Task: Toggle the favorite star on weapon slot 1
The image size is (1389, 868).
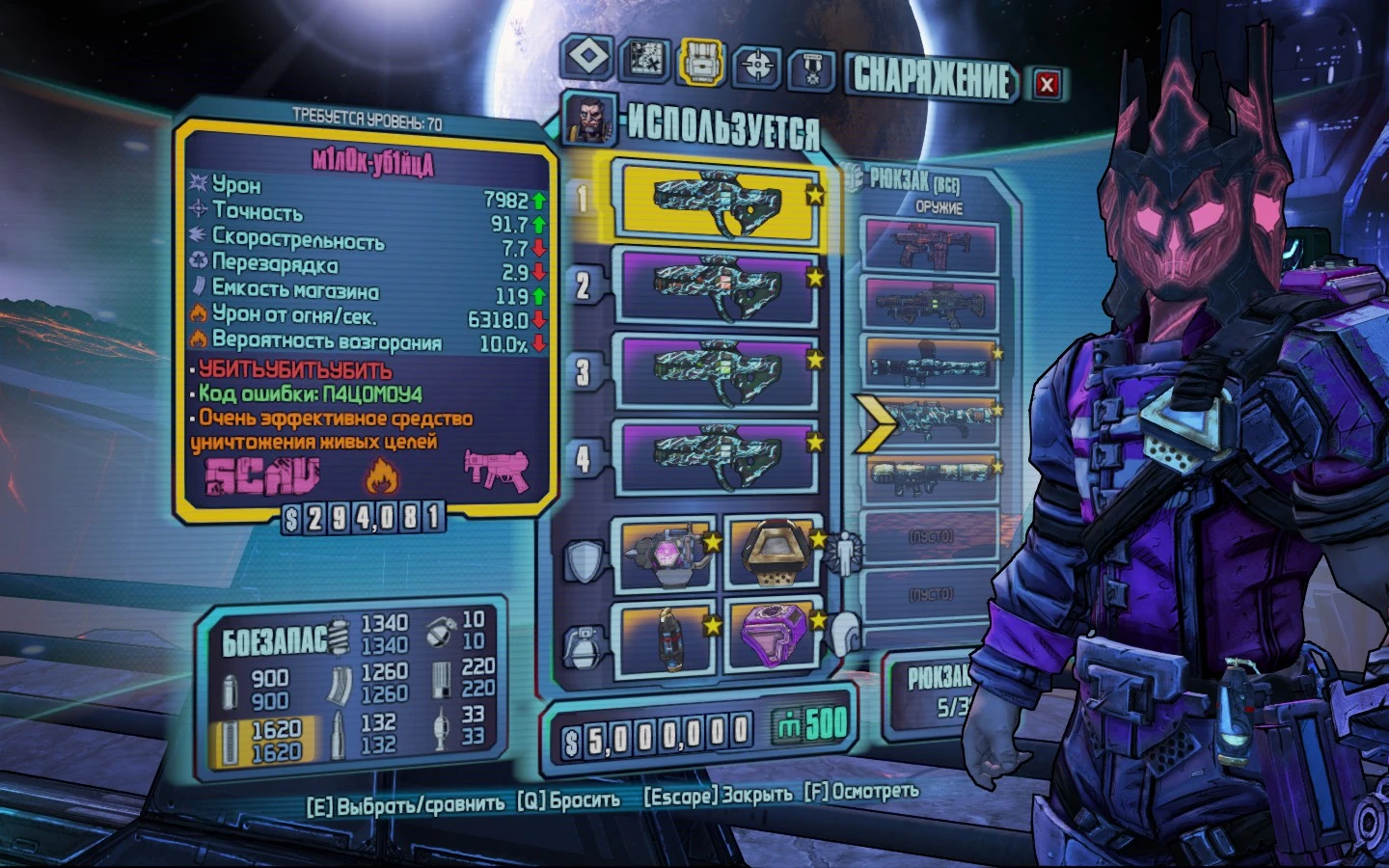Action: point(814,193)
